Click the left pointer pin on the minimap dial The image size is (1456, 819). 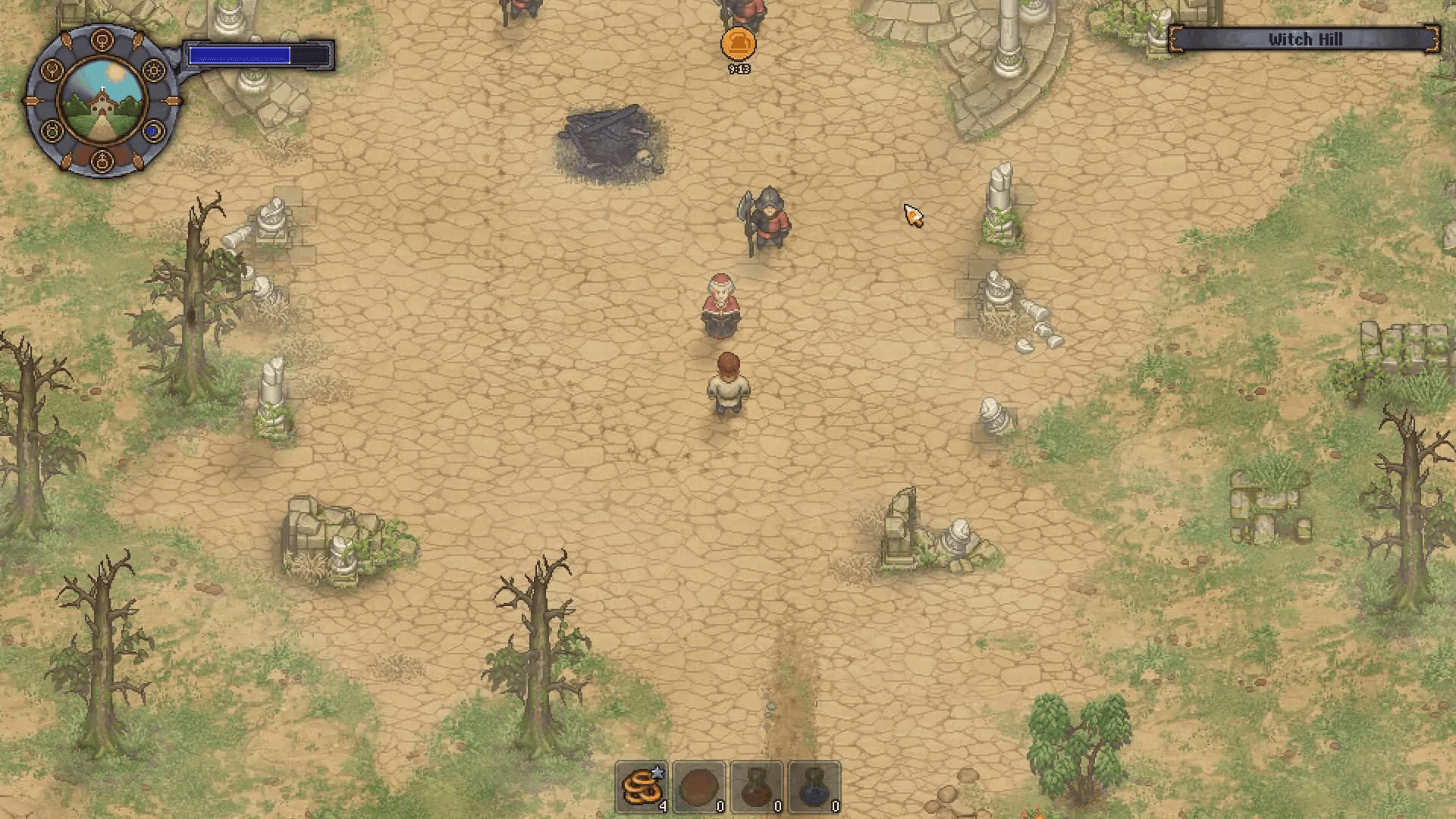pos(32,100)
